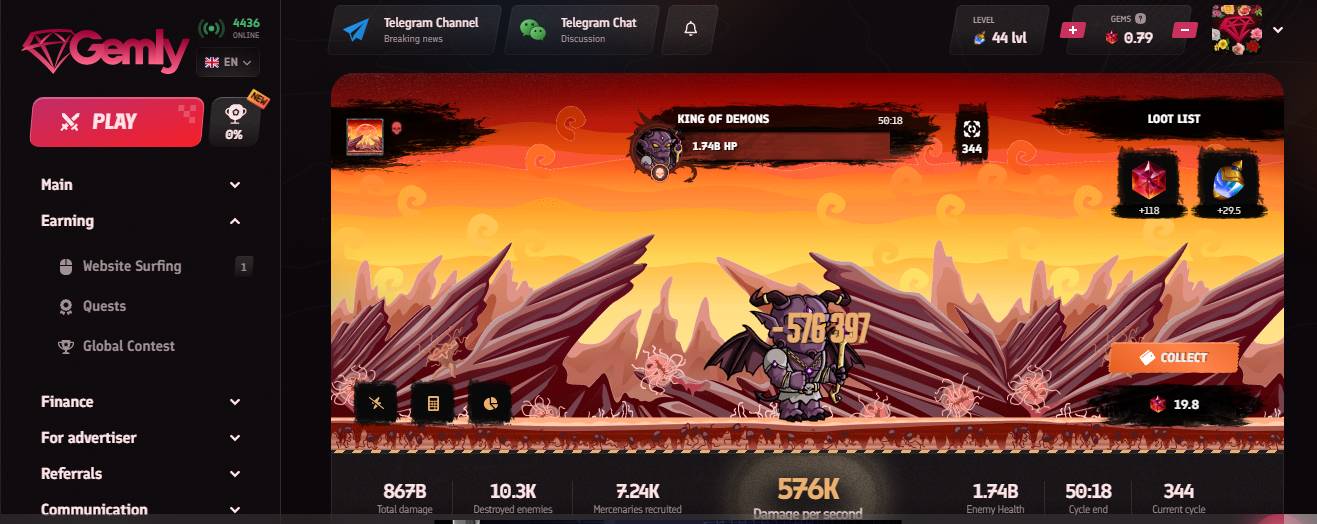Open the EN language dropdown

coord(229,62)
